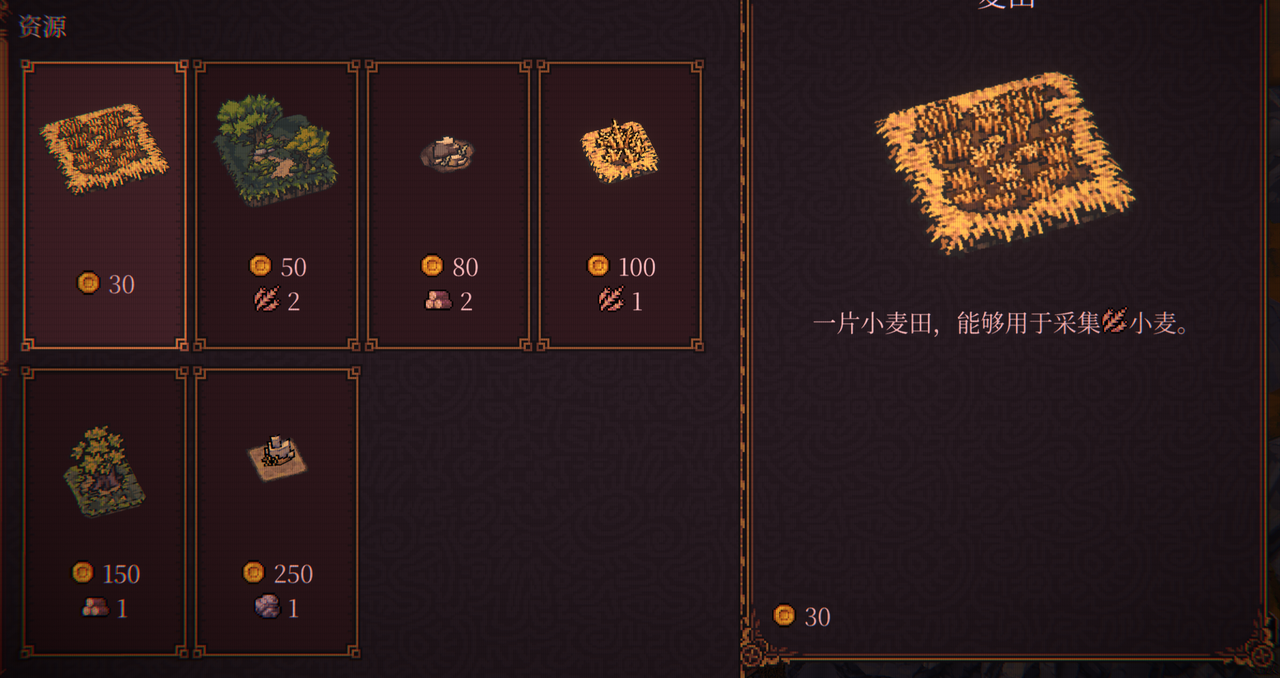Choose the forest card costing 50 coins
Image resolution: width=1280 pixels, height=678 pixels.
(x=276, y=205)
